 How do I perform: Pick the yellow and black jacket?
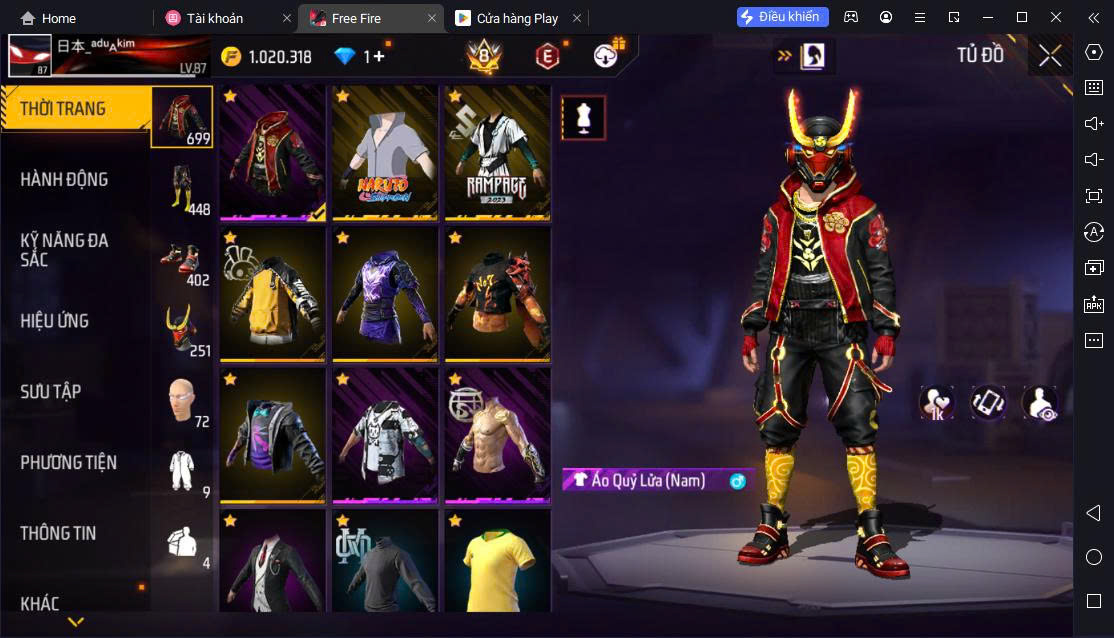coord(273,294)
